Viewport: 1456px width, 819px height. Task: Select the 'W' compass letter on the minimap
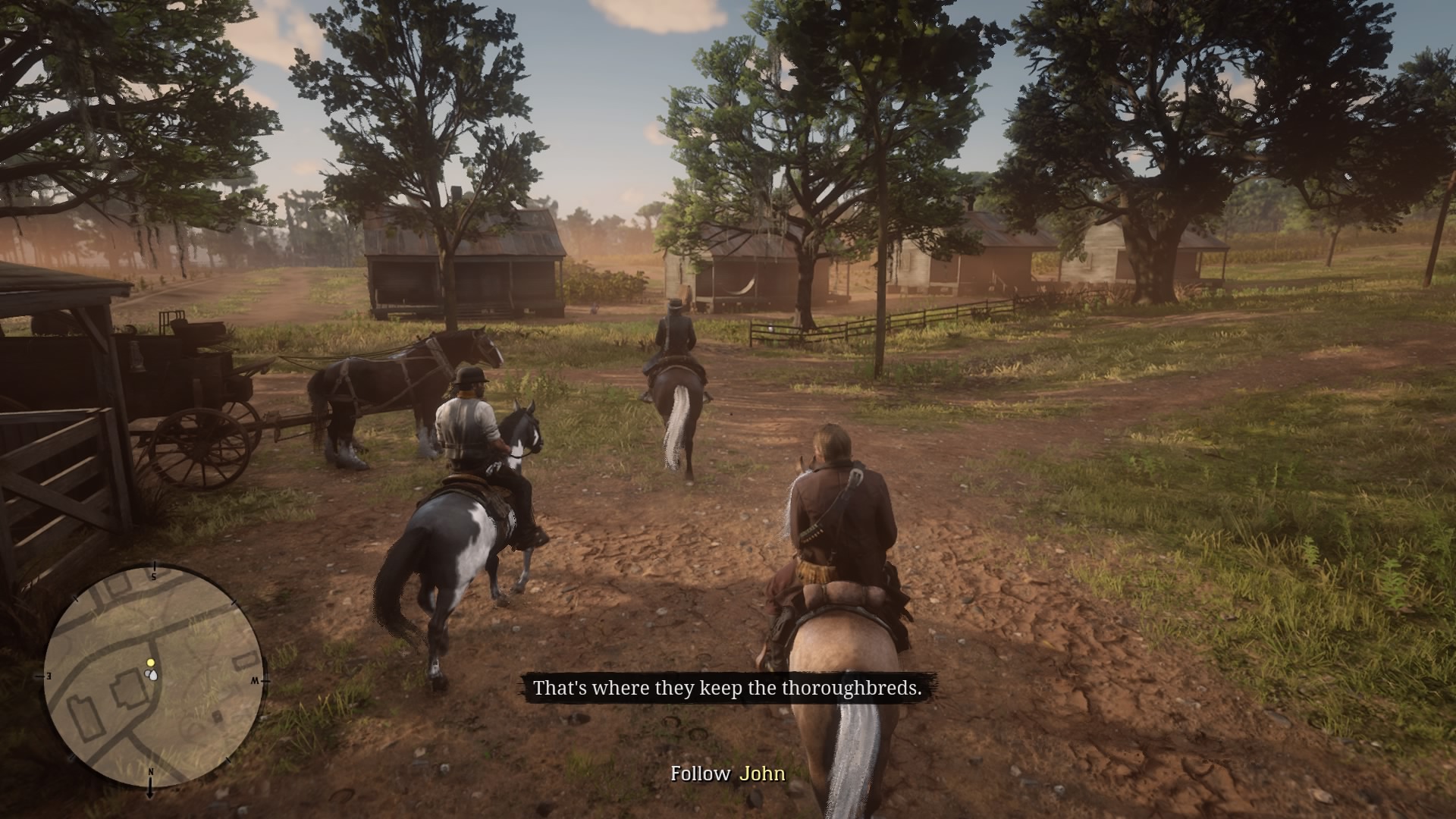256,680
